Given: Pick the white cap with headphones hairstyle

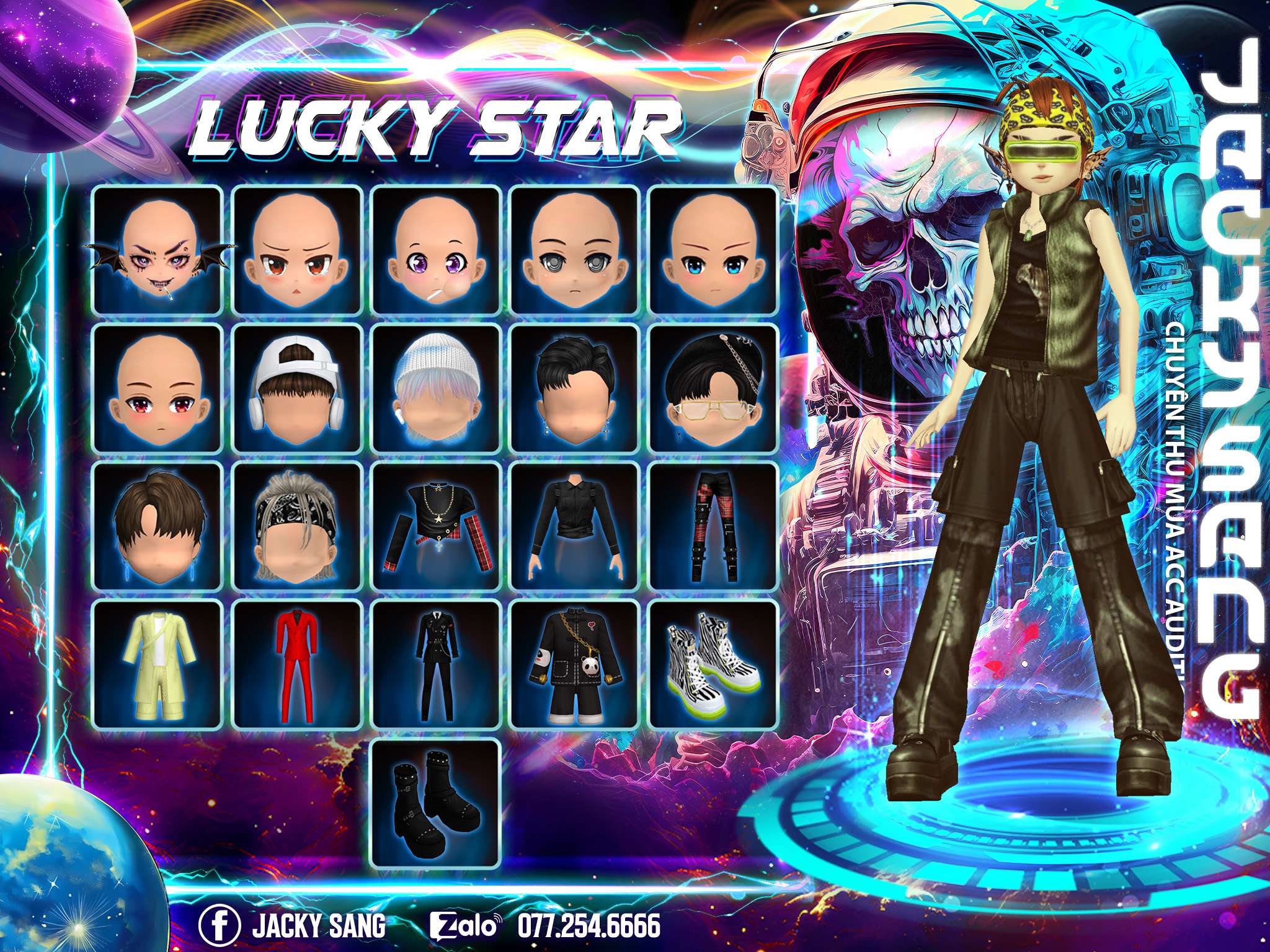Looking at the screenshot, I should (297, 389).
